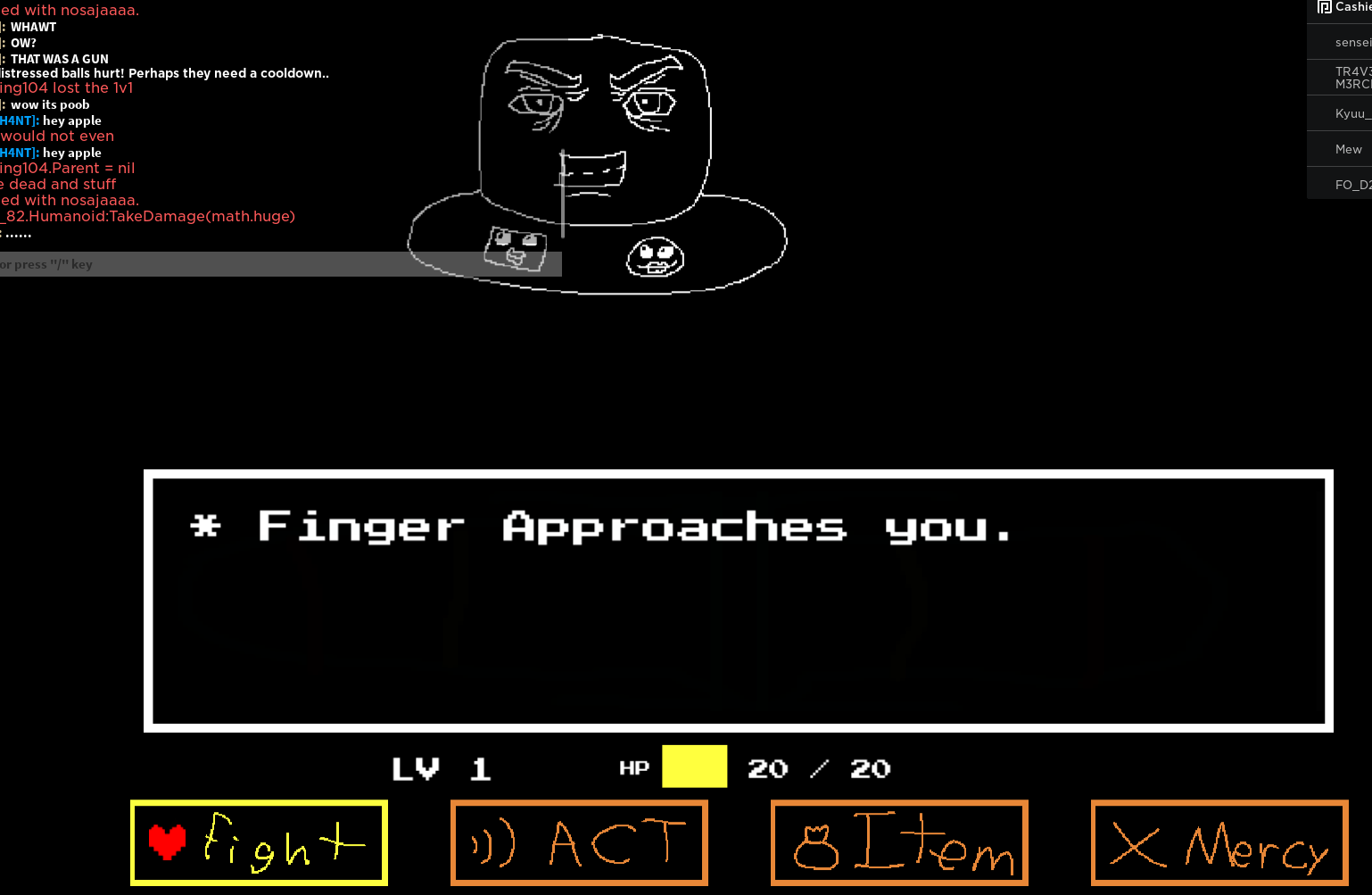Click the surprised face doodle on the hat

point(654,258)
